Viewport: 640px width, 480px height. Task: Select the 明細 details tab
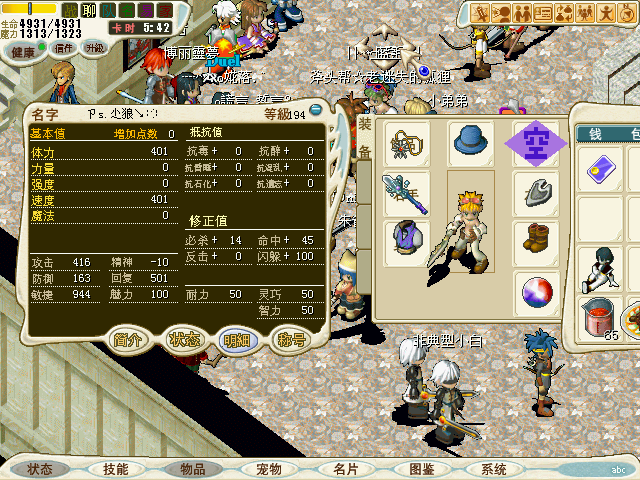(238, 339)
